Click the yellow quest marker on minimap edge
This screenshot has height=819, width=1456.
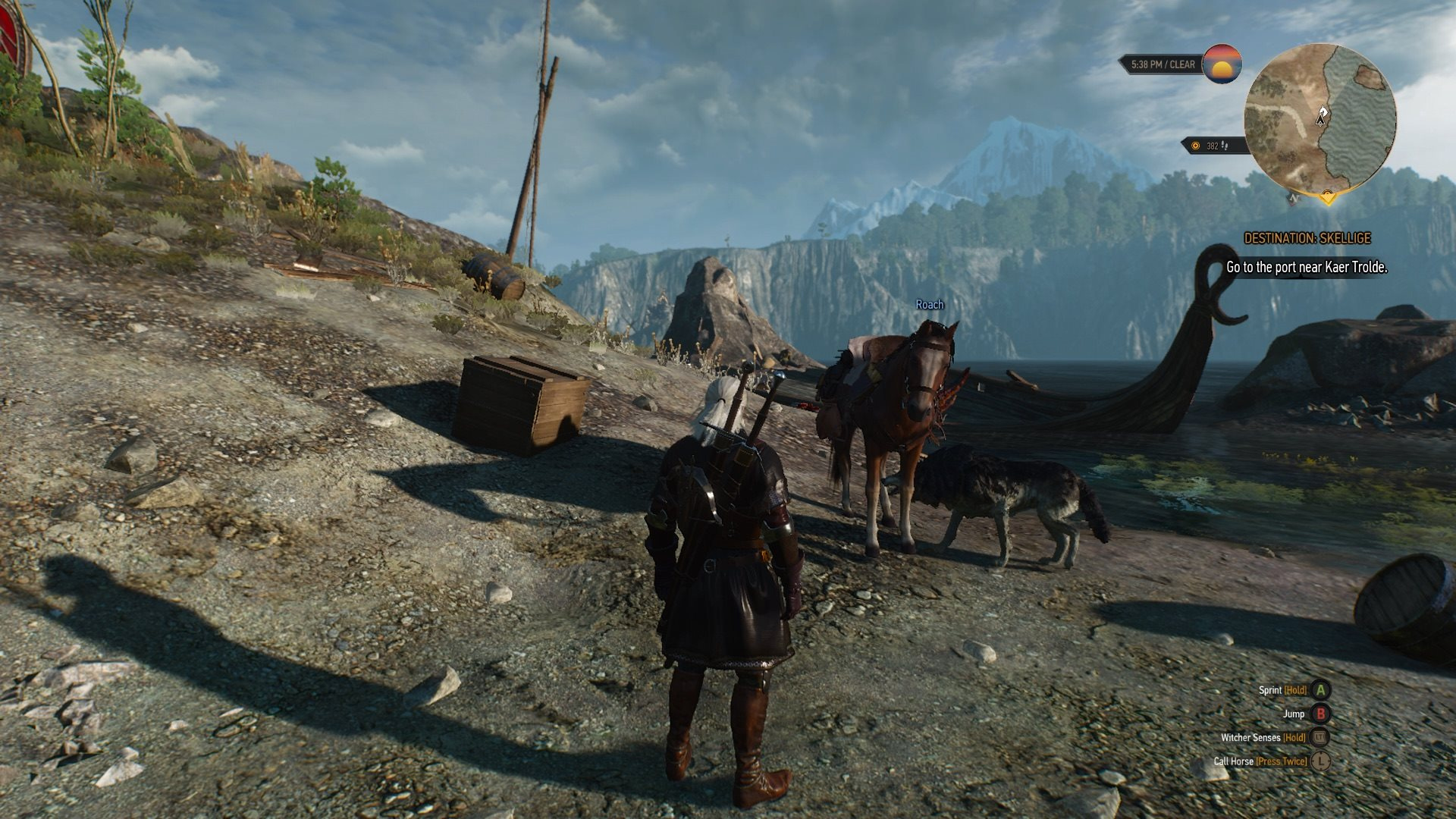point(1327,199)
